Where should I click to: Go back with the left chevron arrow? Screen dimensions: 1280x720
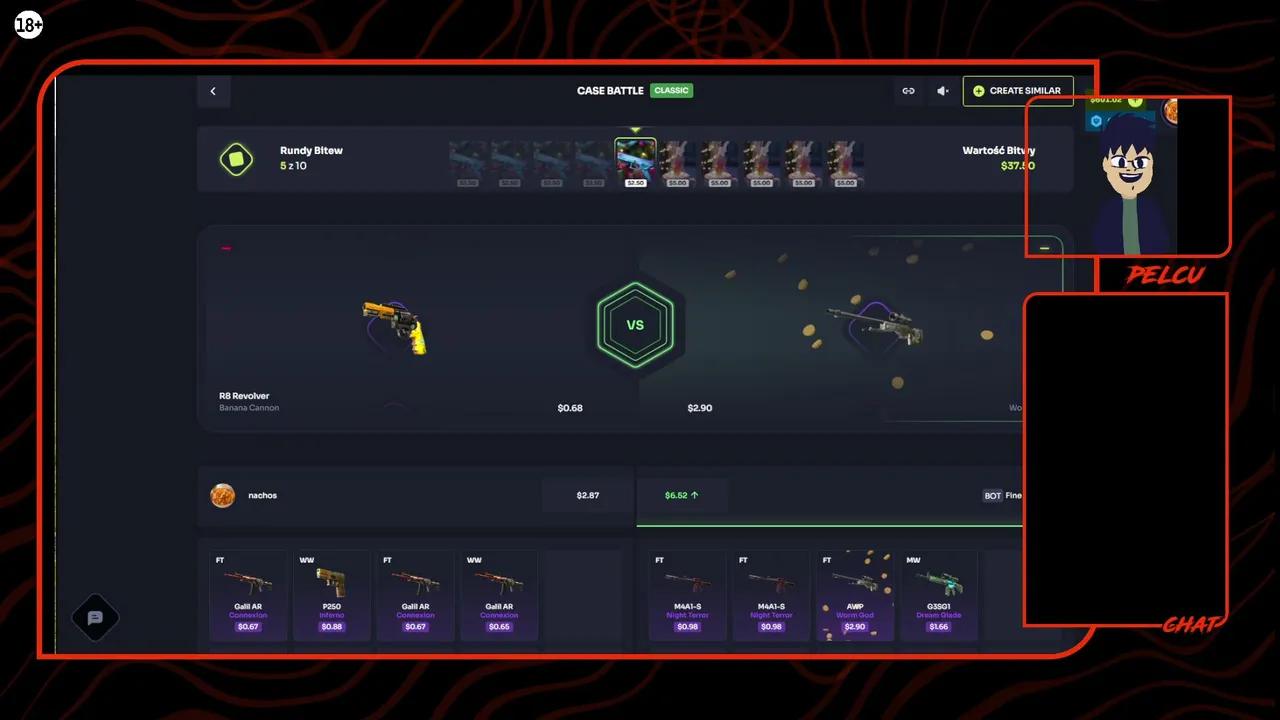point(213,91)
